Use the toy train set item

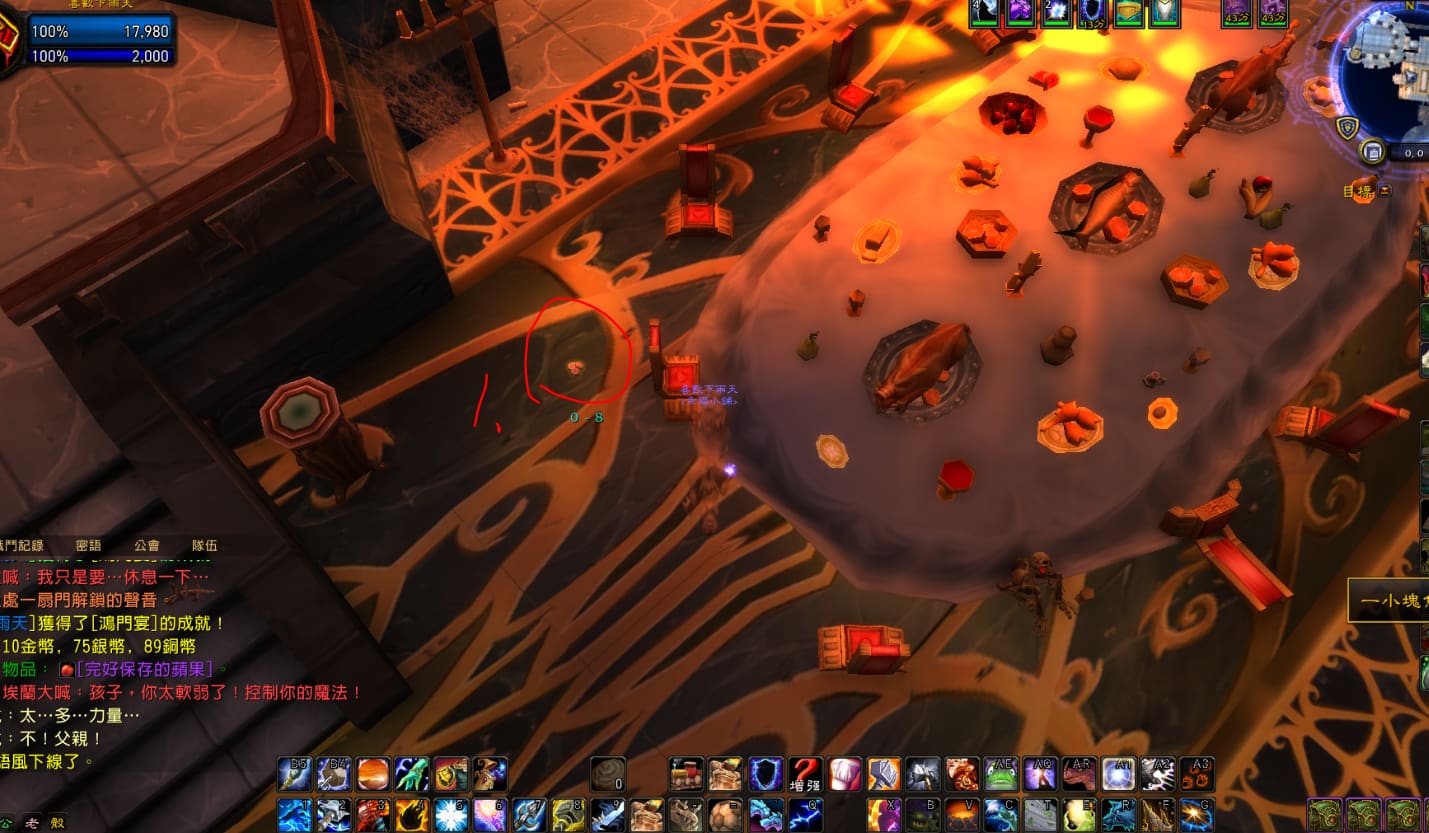(685, 774)
